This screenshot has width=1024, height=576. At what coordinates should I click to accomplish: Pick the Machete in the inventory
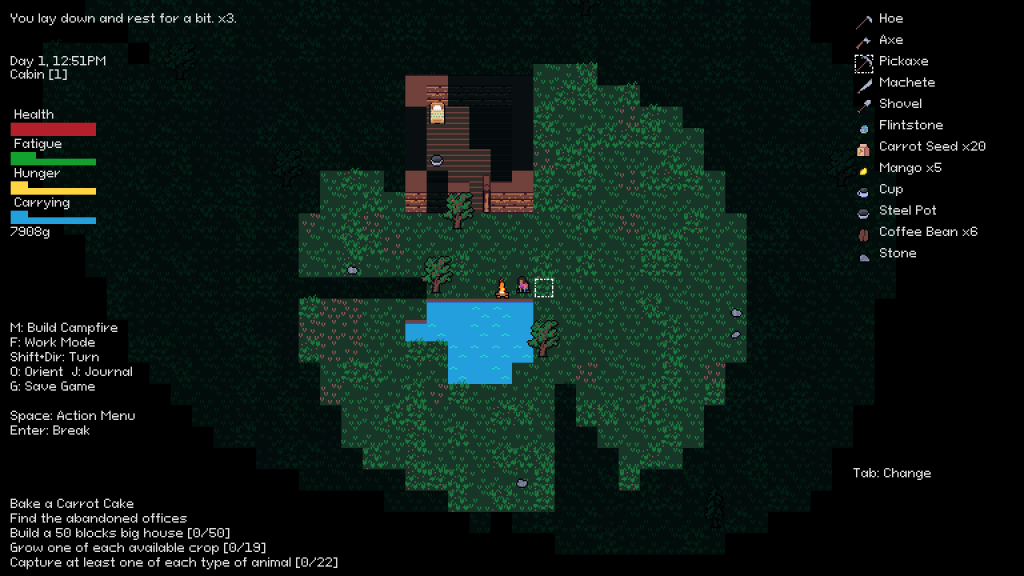pyautogui.click(x=906, y=83)
